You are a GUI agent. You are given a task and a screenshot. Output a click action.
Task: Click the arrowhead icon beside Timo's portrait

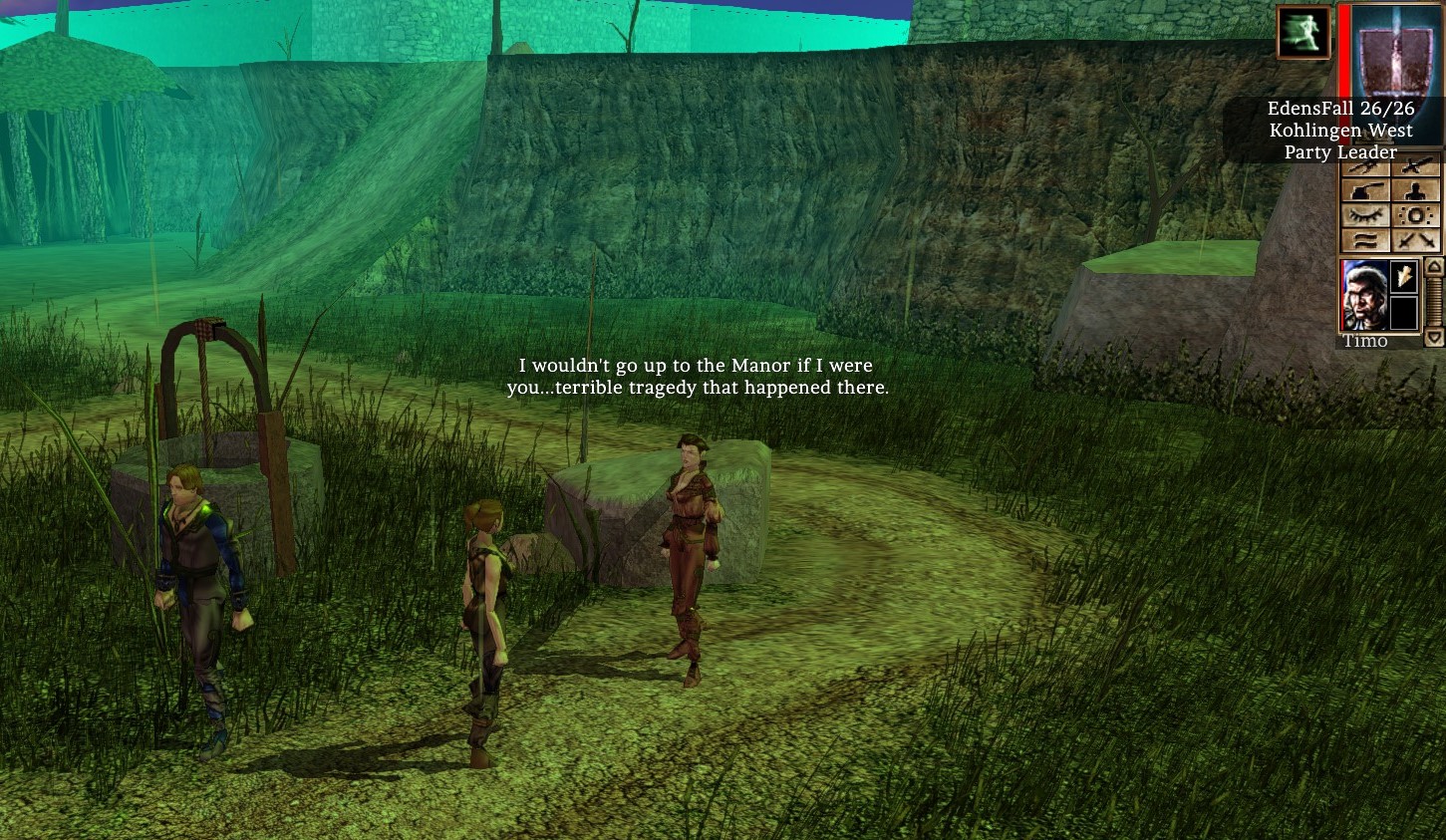click(x=1403, y=276)
